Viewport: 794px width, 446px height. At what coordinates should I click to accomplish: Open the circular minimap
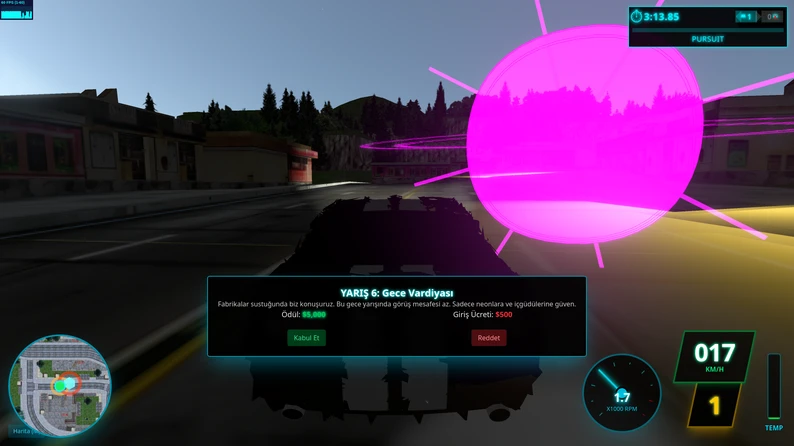point(59,385)
